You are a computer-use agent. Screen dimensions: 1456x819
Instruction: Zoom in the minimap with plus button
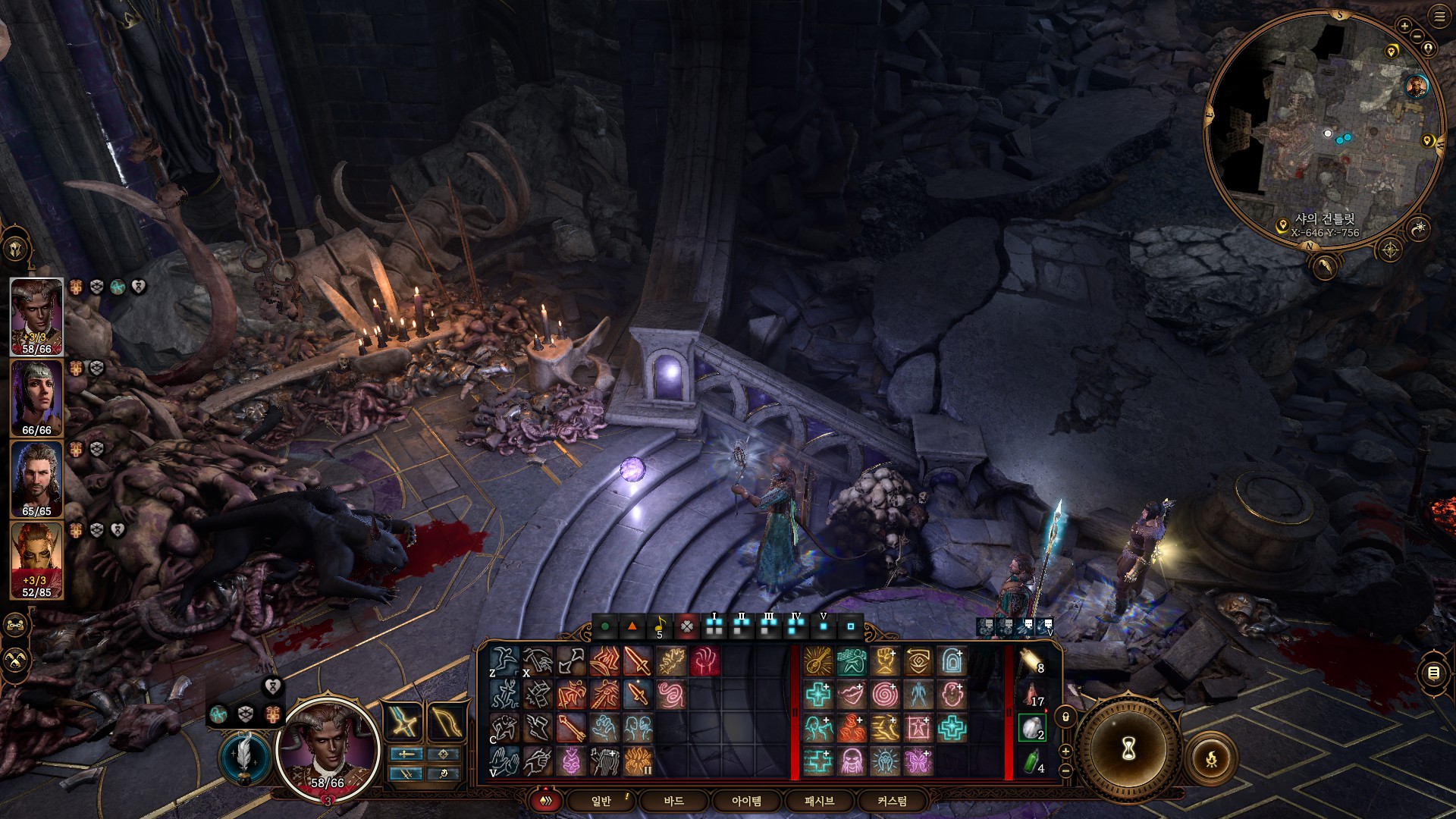pyautogui.click(x=1404, y=27)
